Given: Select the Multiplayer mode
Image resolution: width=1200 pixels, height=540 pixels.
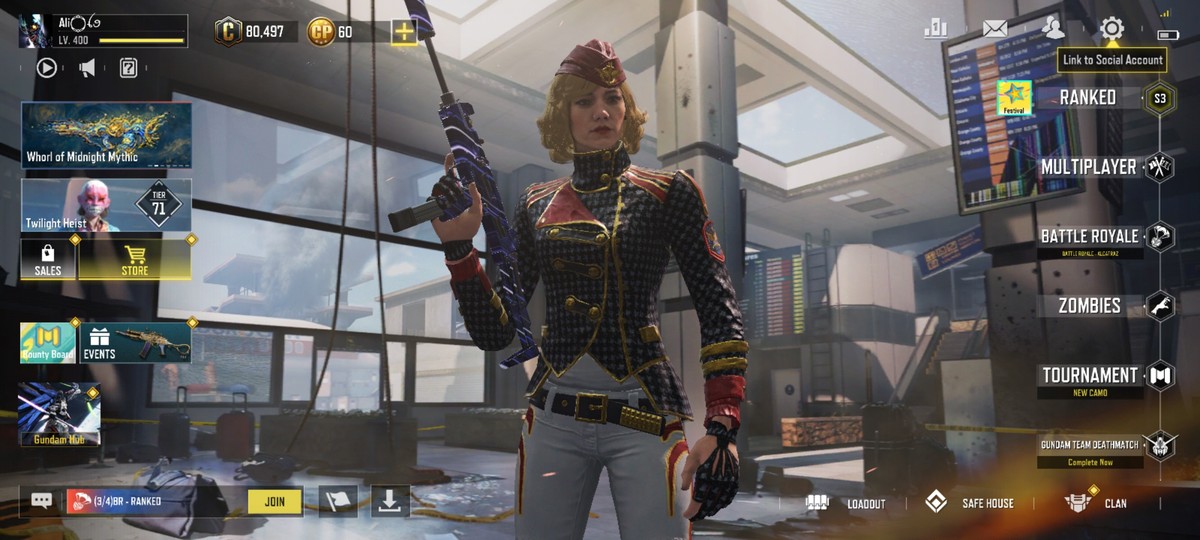Looking at the screenshot, I should point(1088,167).
